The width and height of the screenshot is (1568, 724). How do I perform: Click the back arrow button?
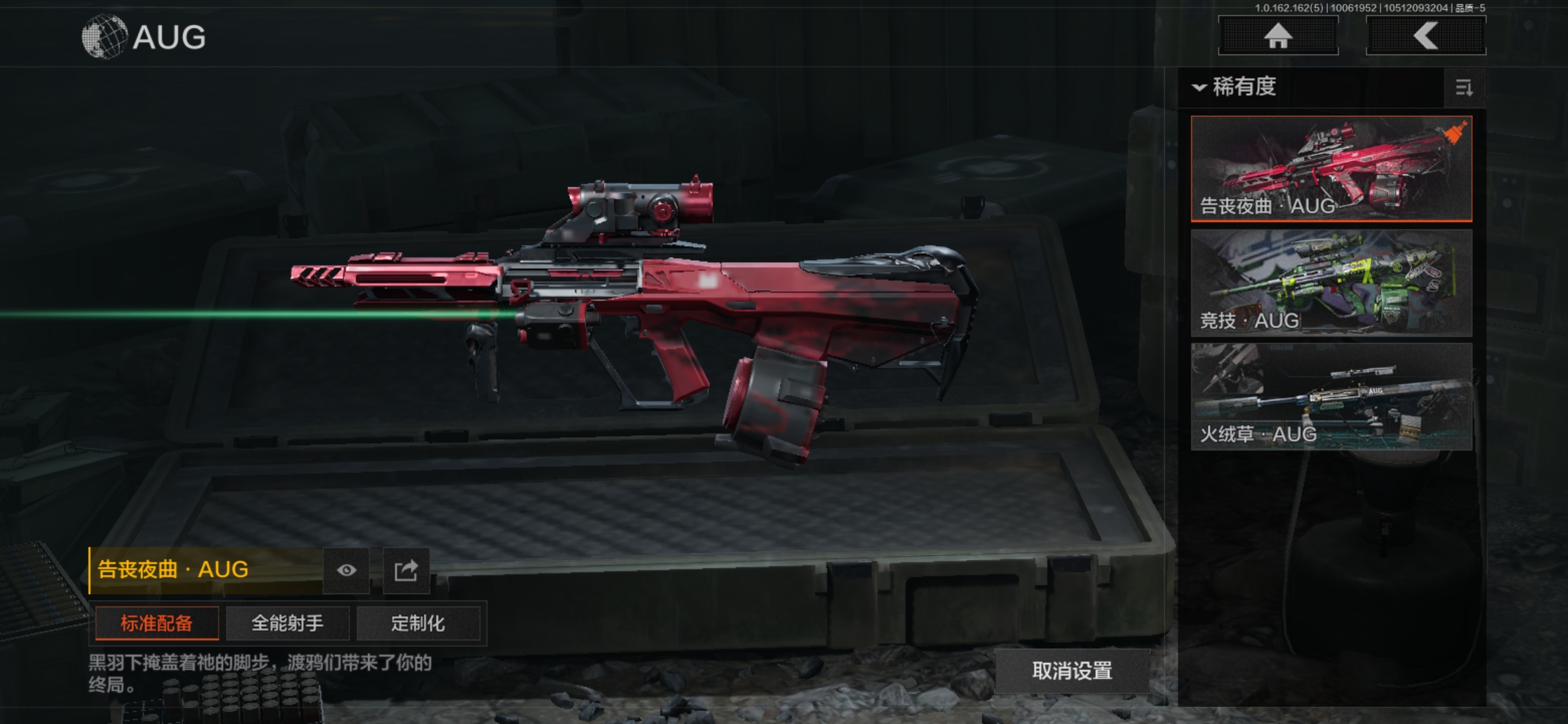tap(1425, 36)
